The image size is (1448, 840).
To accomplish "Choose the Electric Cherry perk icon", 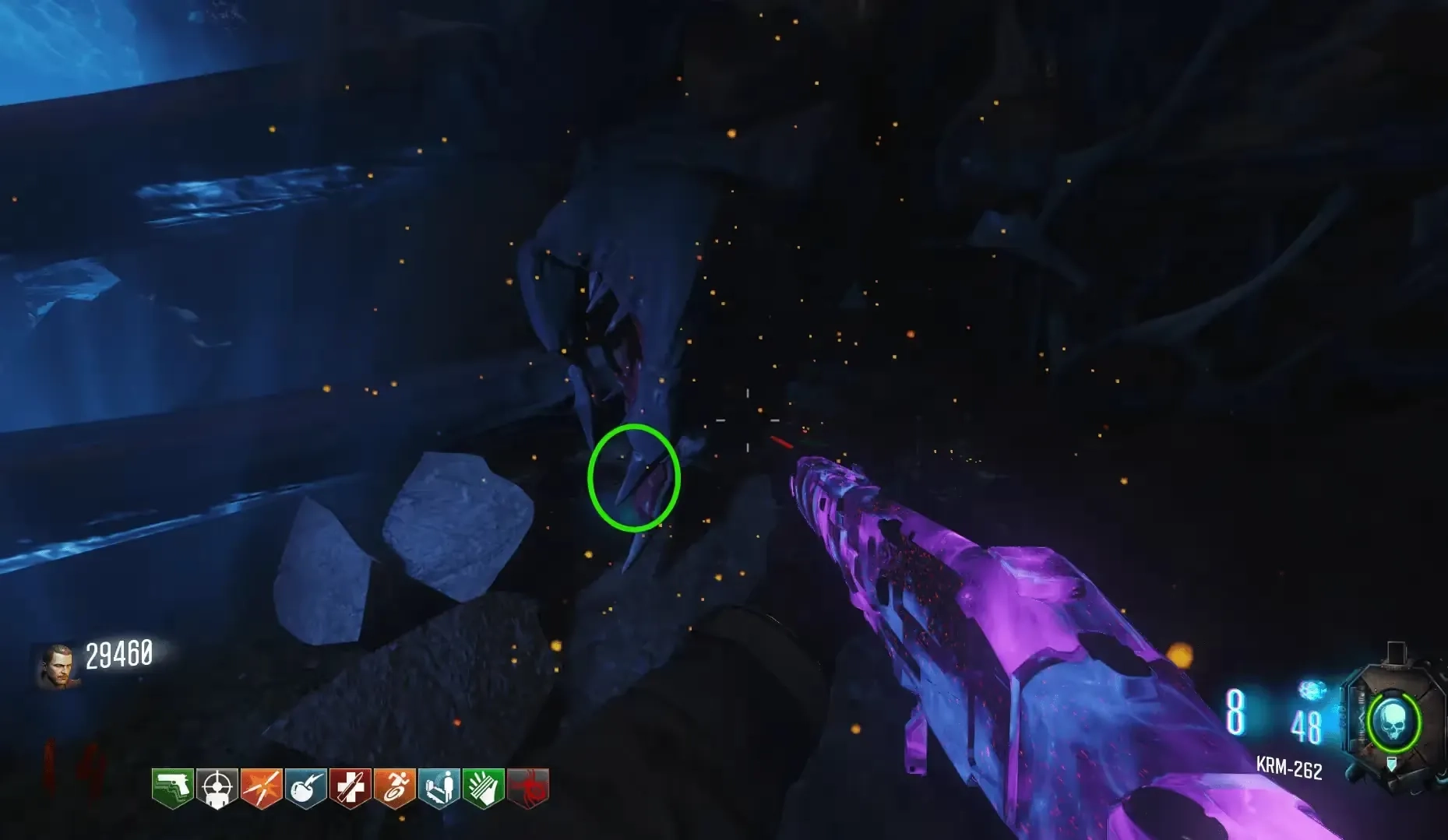I will tap(305, 788).
